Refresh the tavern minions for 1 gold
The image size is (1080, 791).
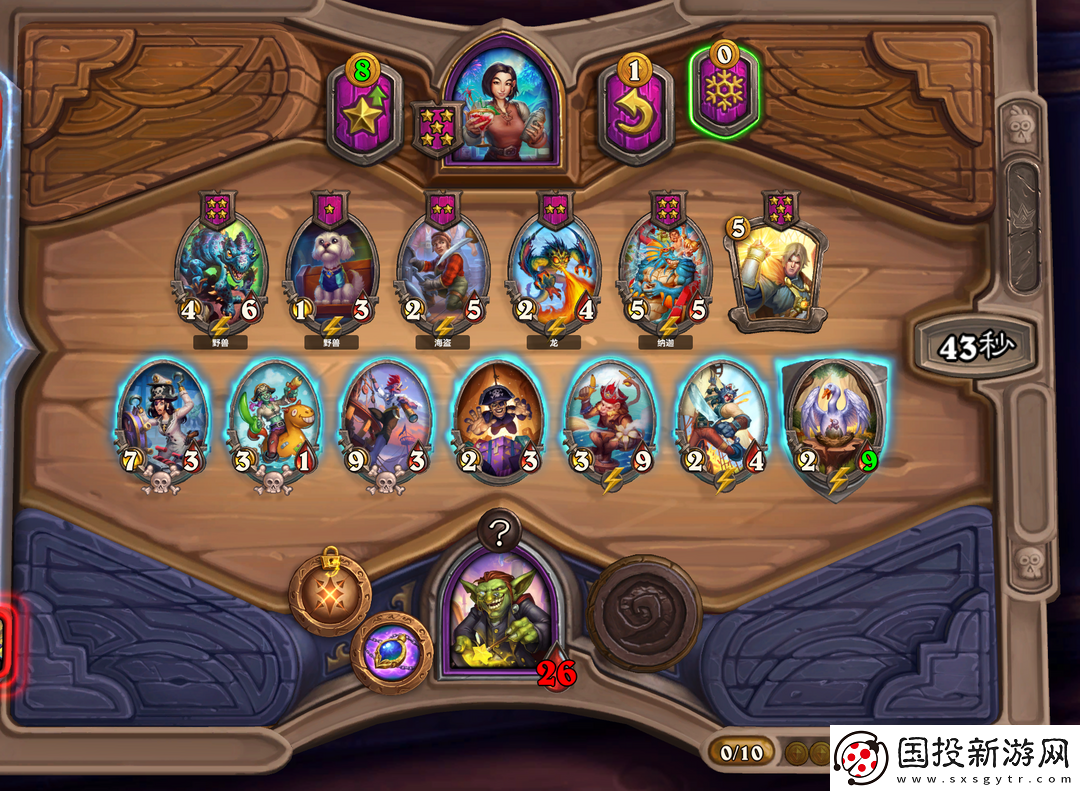(635, 112)
